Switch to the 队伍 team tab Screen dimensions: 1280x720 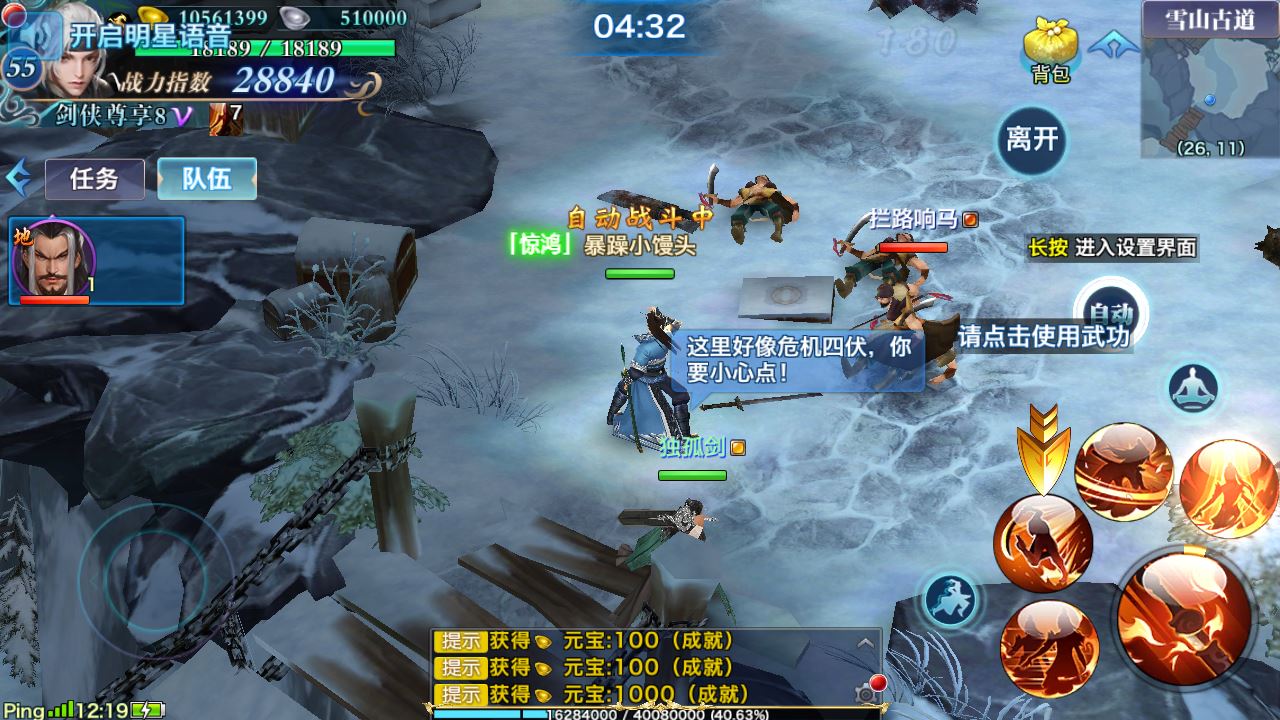tap(207, 179)
